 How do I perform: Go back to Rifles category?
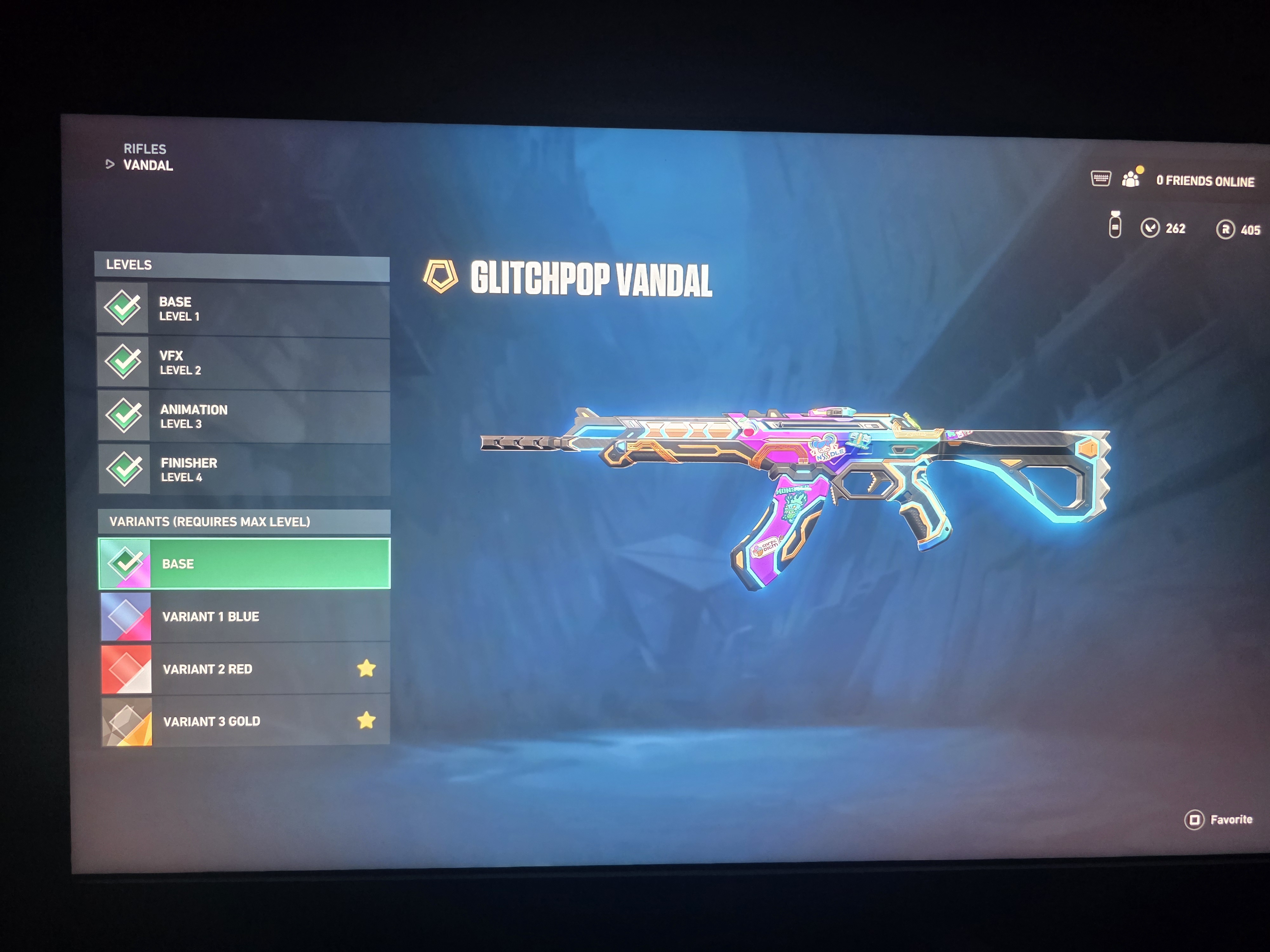(145, 149)
